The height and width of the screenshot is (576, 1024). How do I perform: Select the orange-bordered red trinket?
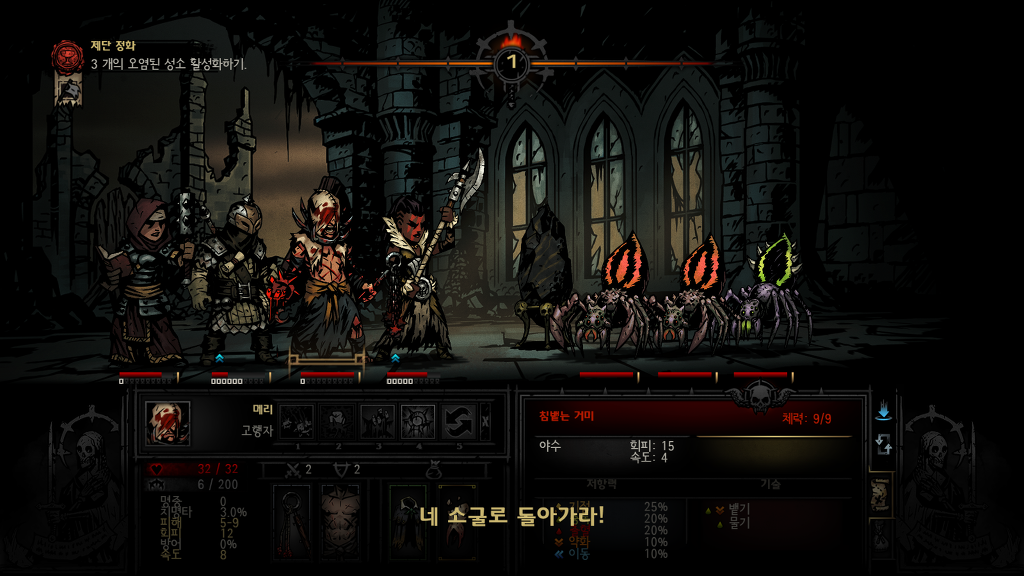[456, 521]
